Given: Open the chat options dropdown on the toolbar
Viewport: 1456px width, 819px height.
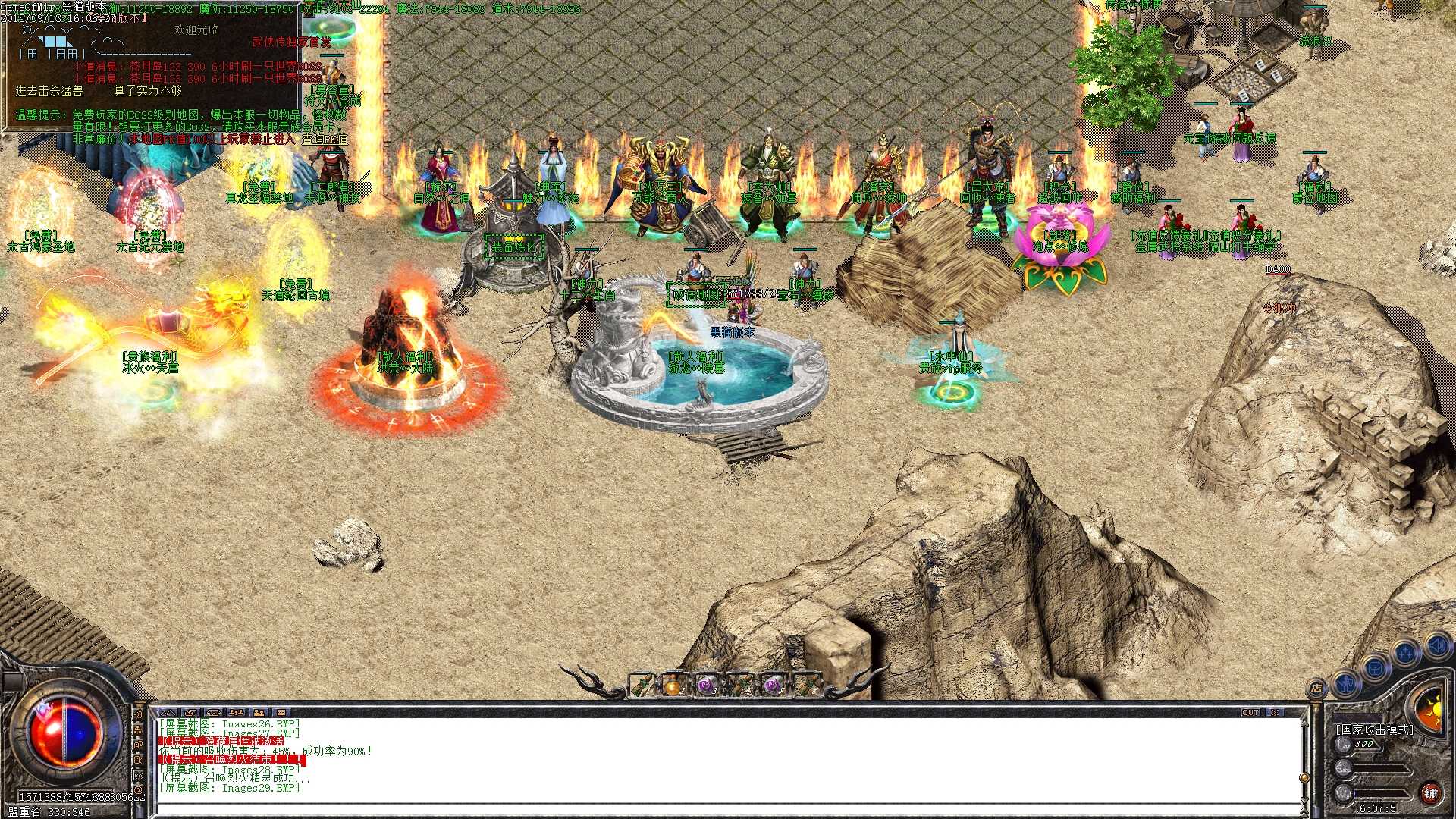Looking at the screenshot, I should pyautogui.click(x=281, y=714).
